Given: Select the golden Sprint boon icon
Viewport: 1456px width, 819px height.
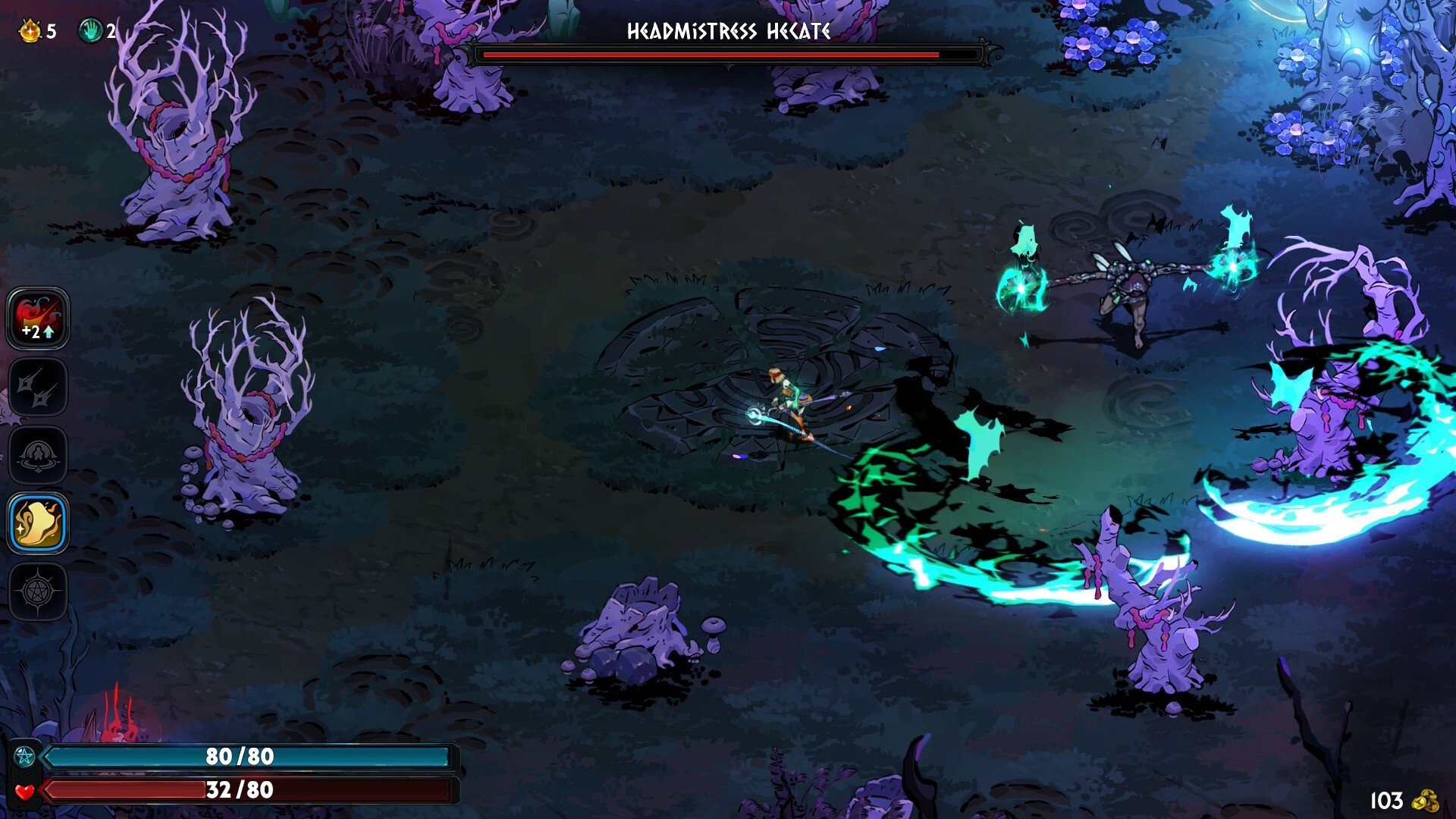Looking at the screenshot, I should pyautogui.click(x=38, y=522).
